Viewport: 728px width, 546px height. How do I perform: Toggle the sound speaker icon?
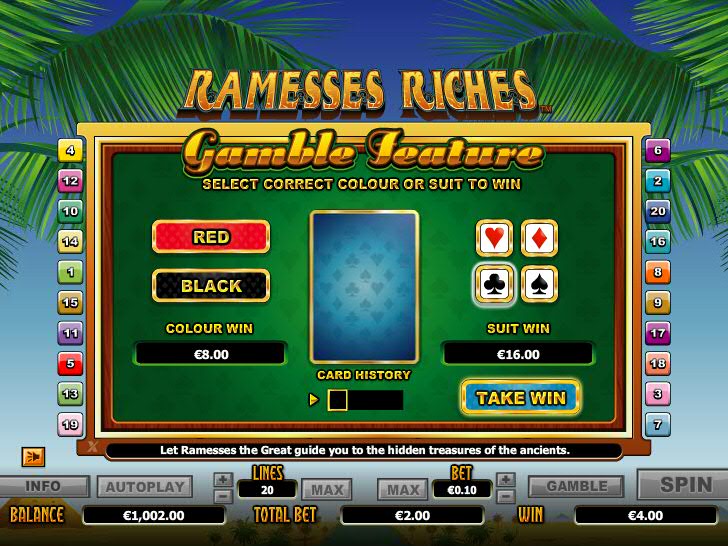33,456
